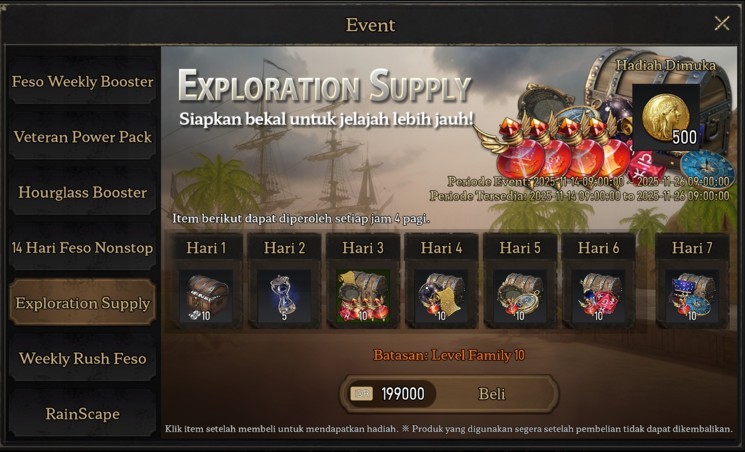Open the RainScape event tab

[83, 413]
